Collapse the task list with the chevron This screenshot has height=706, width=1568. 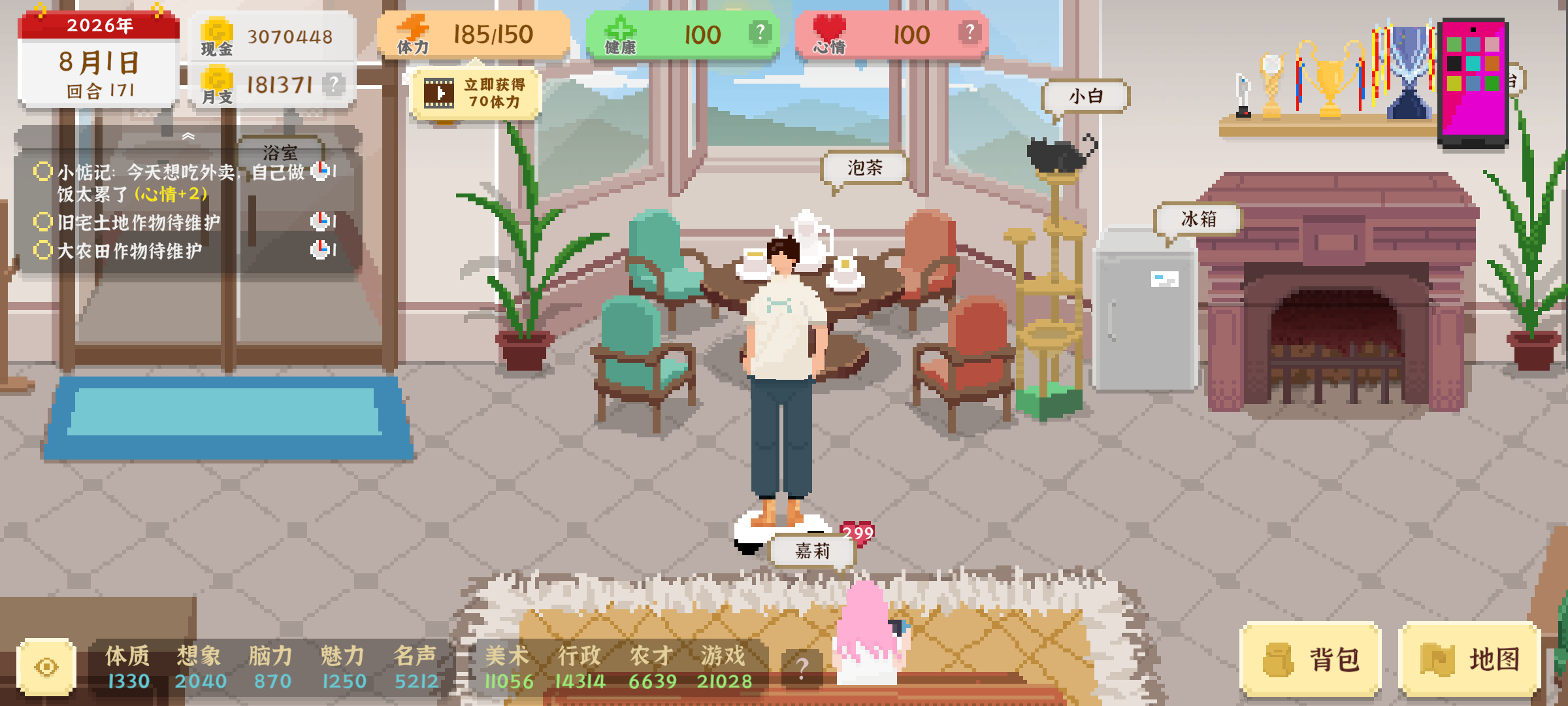click(x=189, y=135)
